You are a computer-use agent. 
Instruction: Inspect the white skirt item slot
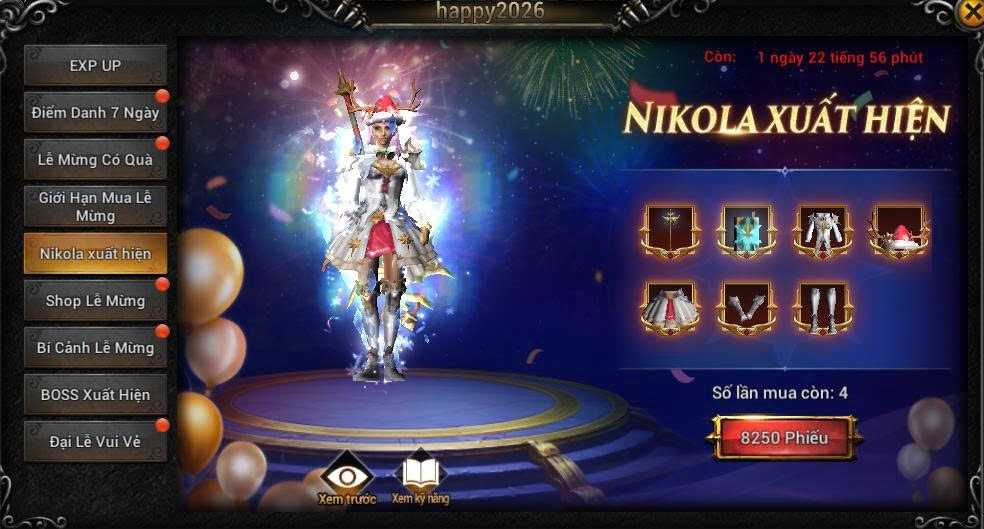[x=667, y=307]
